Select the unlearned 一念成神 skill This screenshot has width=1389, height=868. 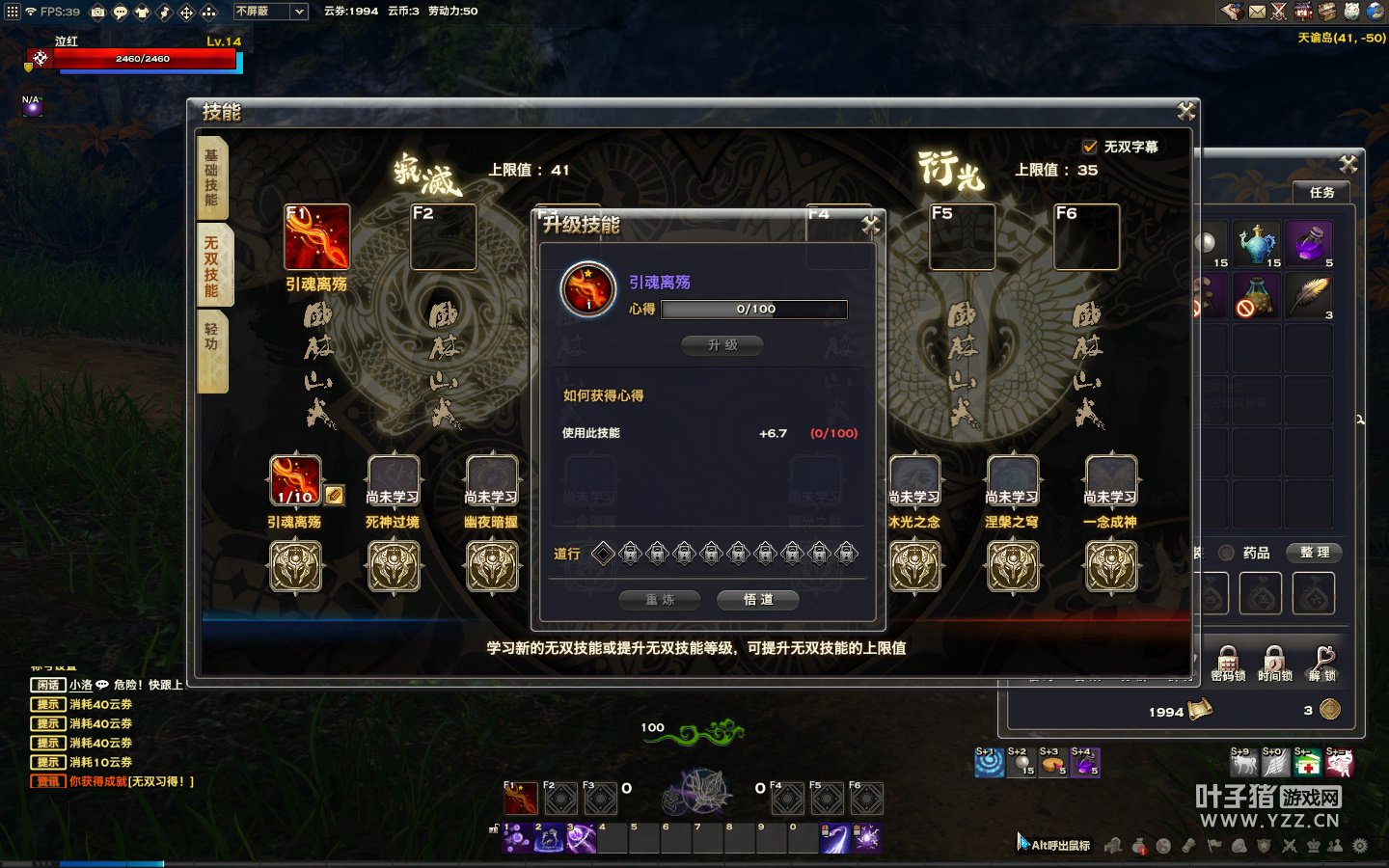pyautogui.click(x=1110, y=480)
